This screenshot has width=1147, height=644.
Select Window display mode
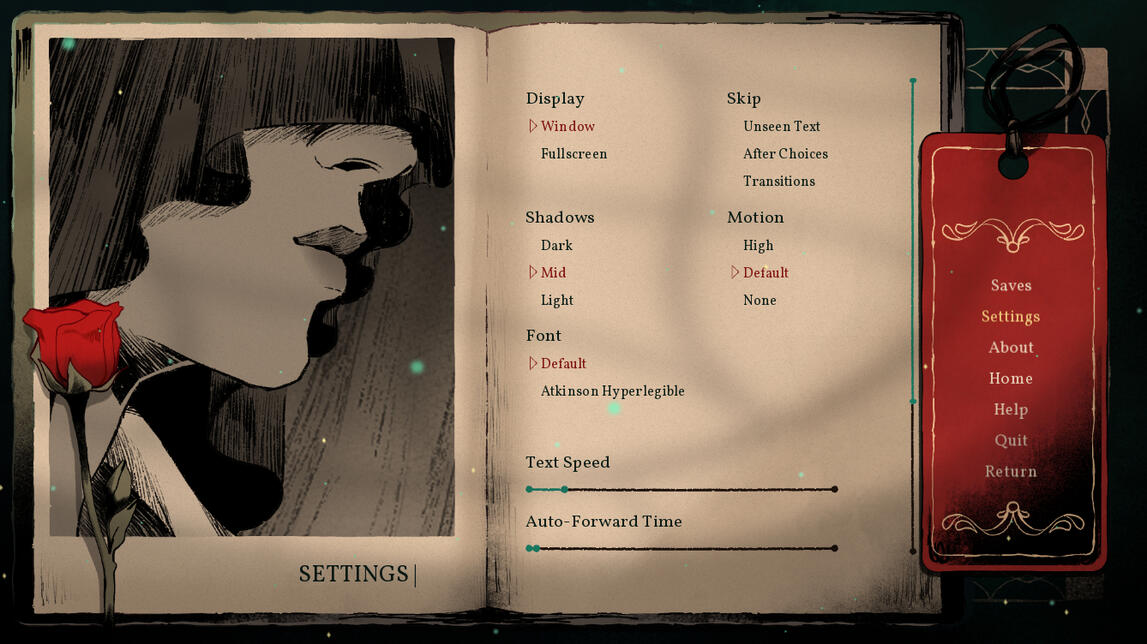click(567, 127)
